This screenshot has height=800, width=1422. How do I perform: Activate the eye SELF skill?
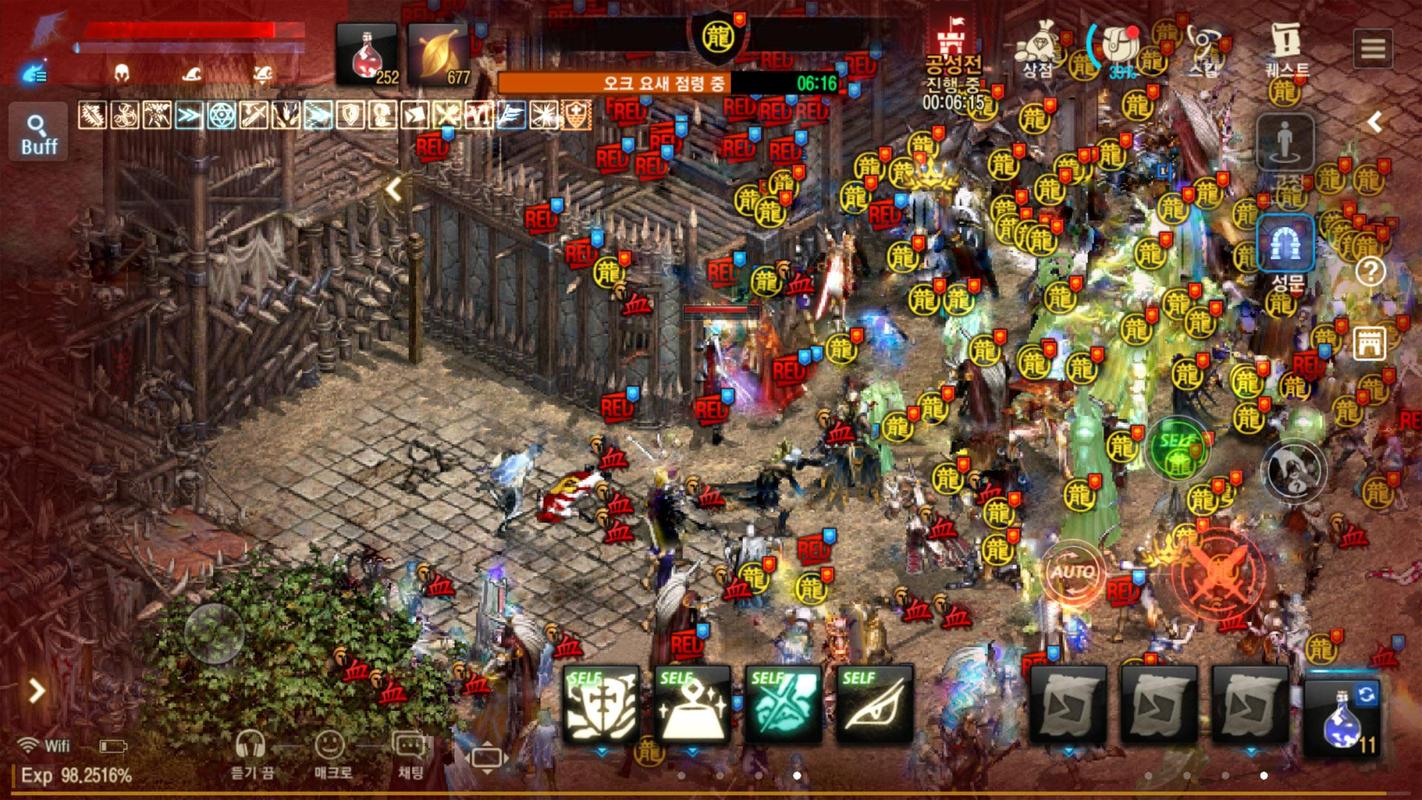coord(875,704)
